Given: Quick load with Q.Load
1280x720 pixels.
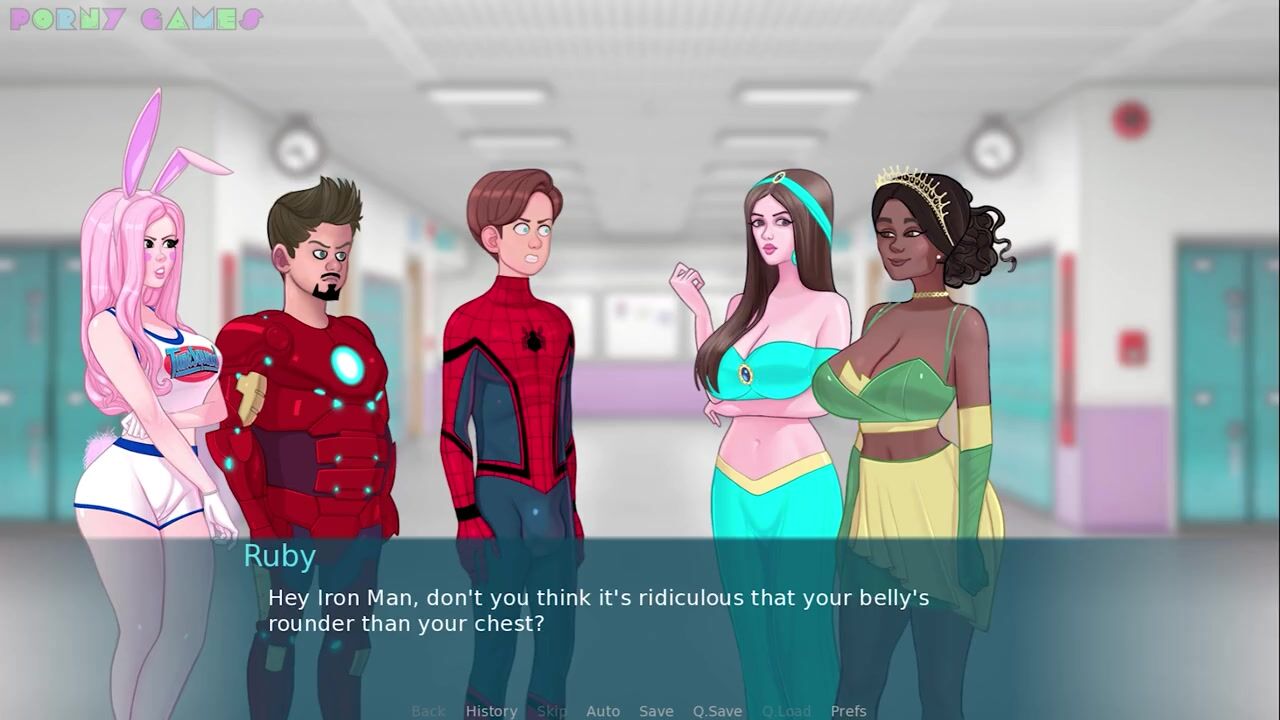Looking at the screenshot, I should click(786, 711).
